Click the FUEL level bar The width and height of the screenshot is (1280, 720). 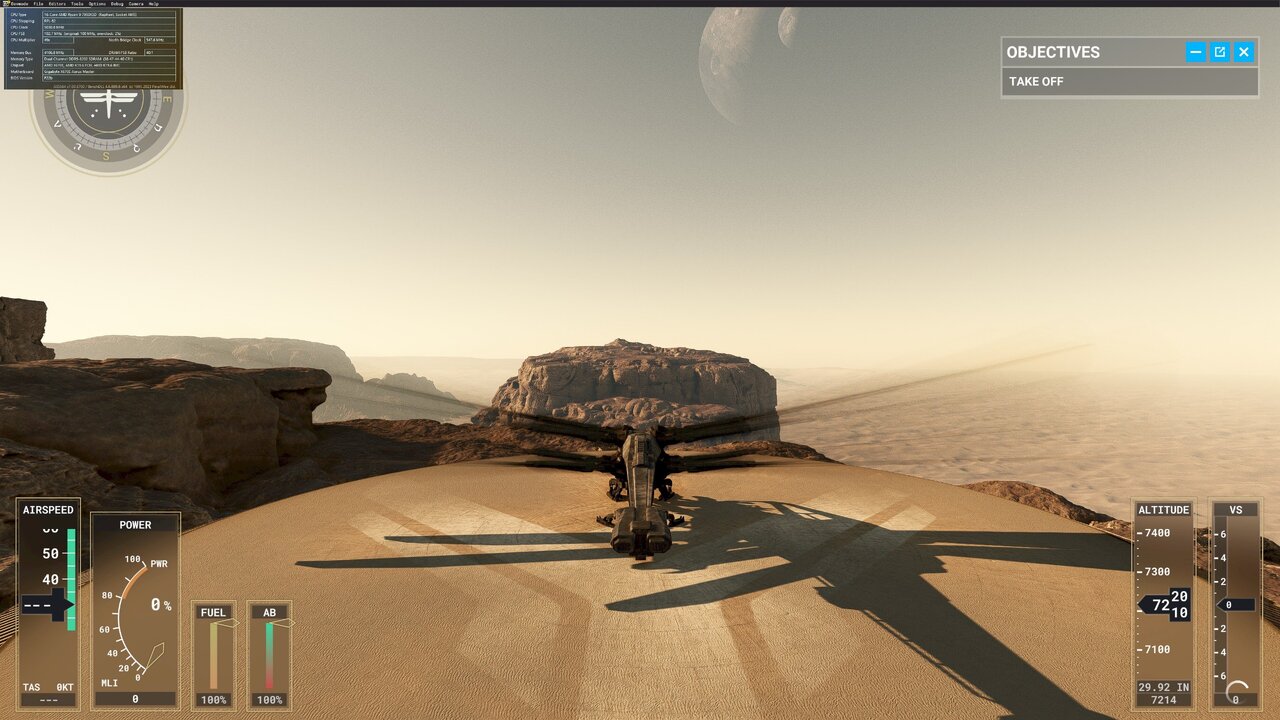pyautogui.click(x=213, y=655)
